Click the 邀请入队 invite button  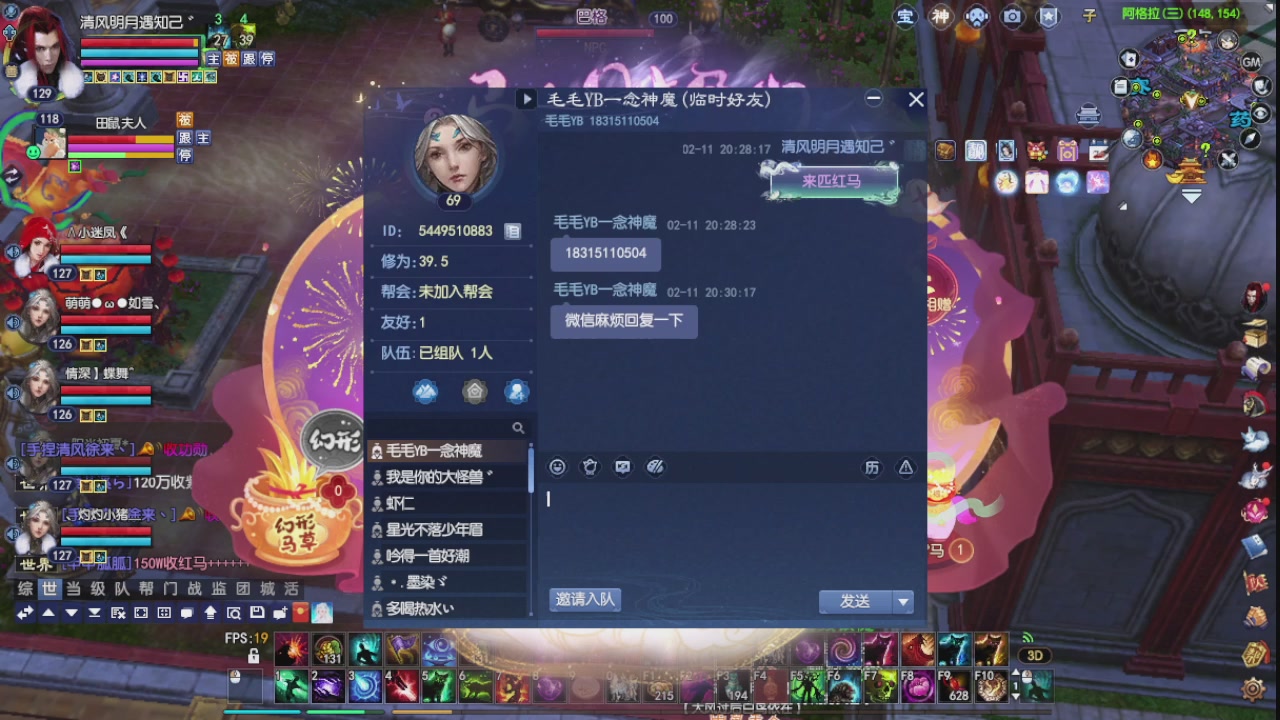coord(583,599)
